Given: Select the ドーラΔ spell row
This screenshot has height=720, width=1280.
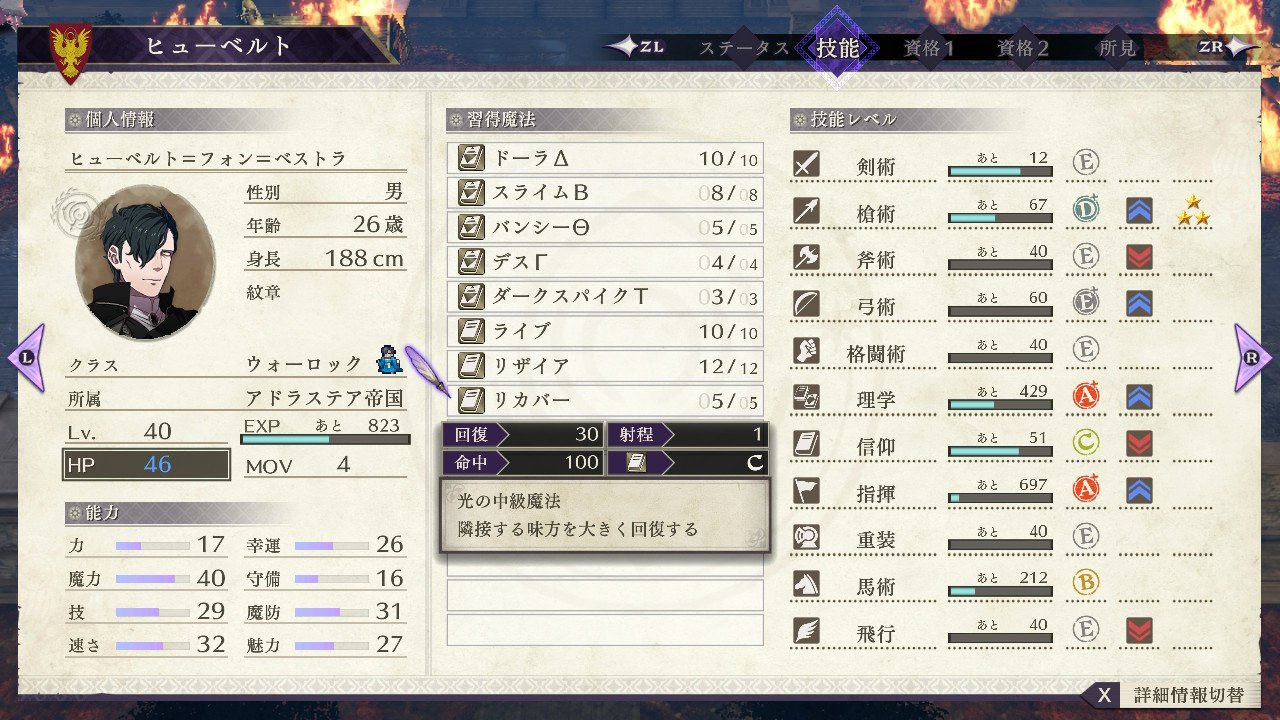Looking at the screenshot, I should tap(604, 159).
